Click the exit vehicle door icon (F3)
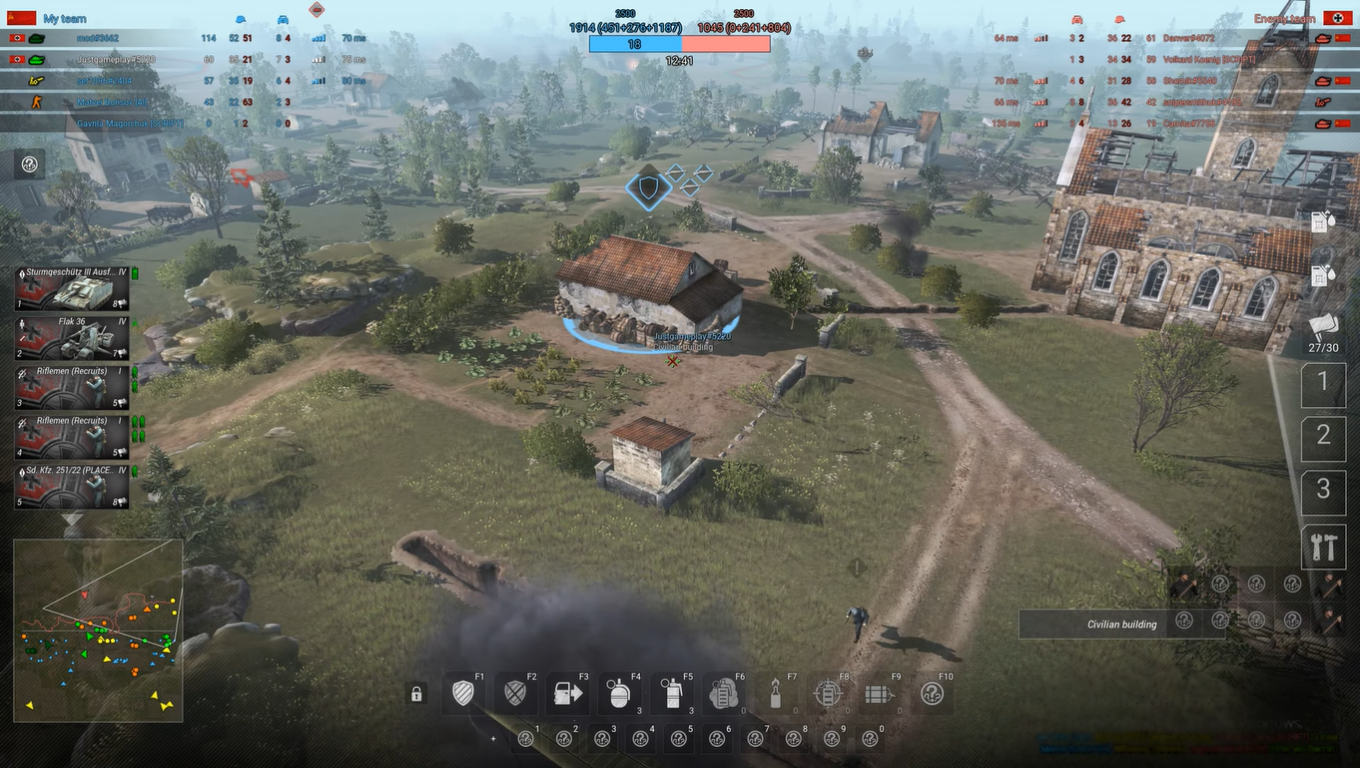Viewport: 1360px width, 768px height. (x=567, y=692)
